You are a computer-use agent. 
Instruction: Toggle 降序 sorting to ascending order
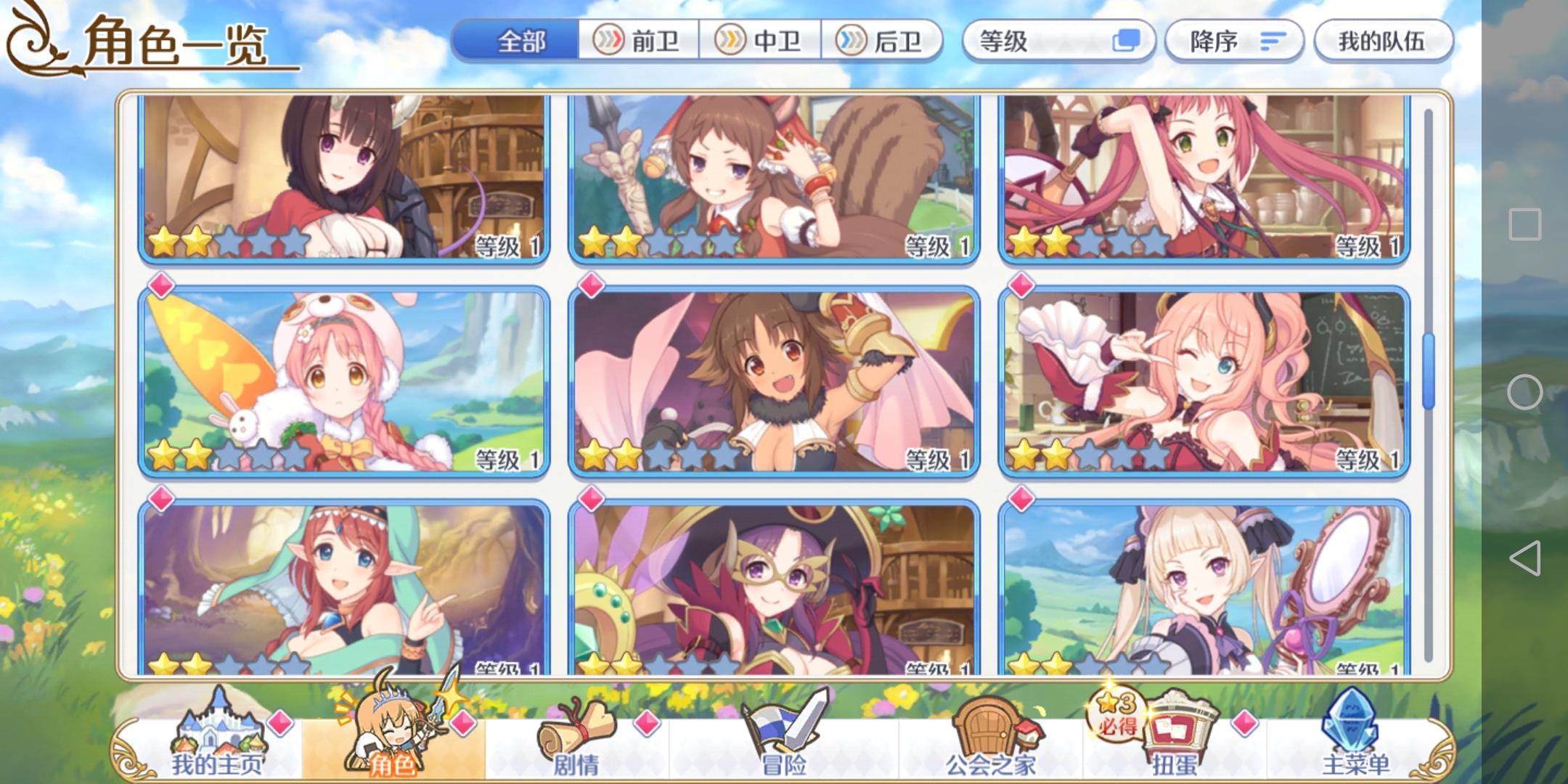[1234, 41]
